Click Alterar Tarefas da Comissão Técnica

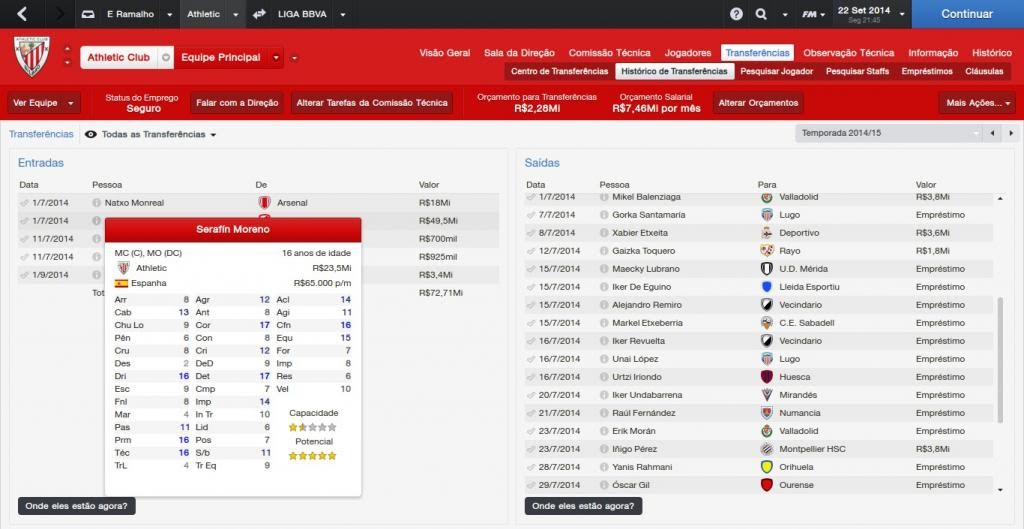coord(371,103)
